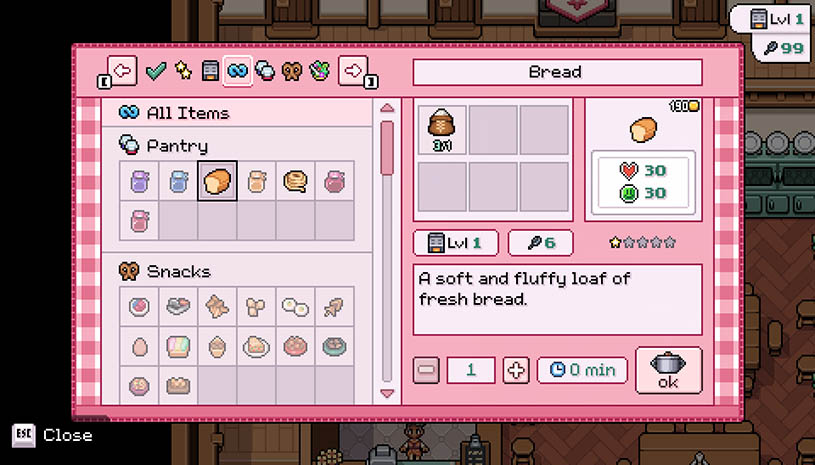Select the oven appliance tab
815x465 pixels.
click(x=210, y=71)
